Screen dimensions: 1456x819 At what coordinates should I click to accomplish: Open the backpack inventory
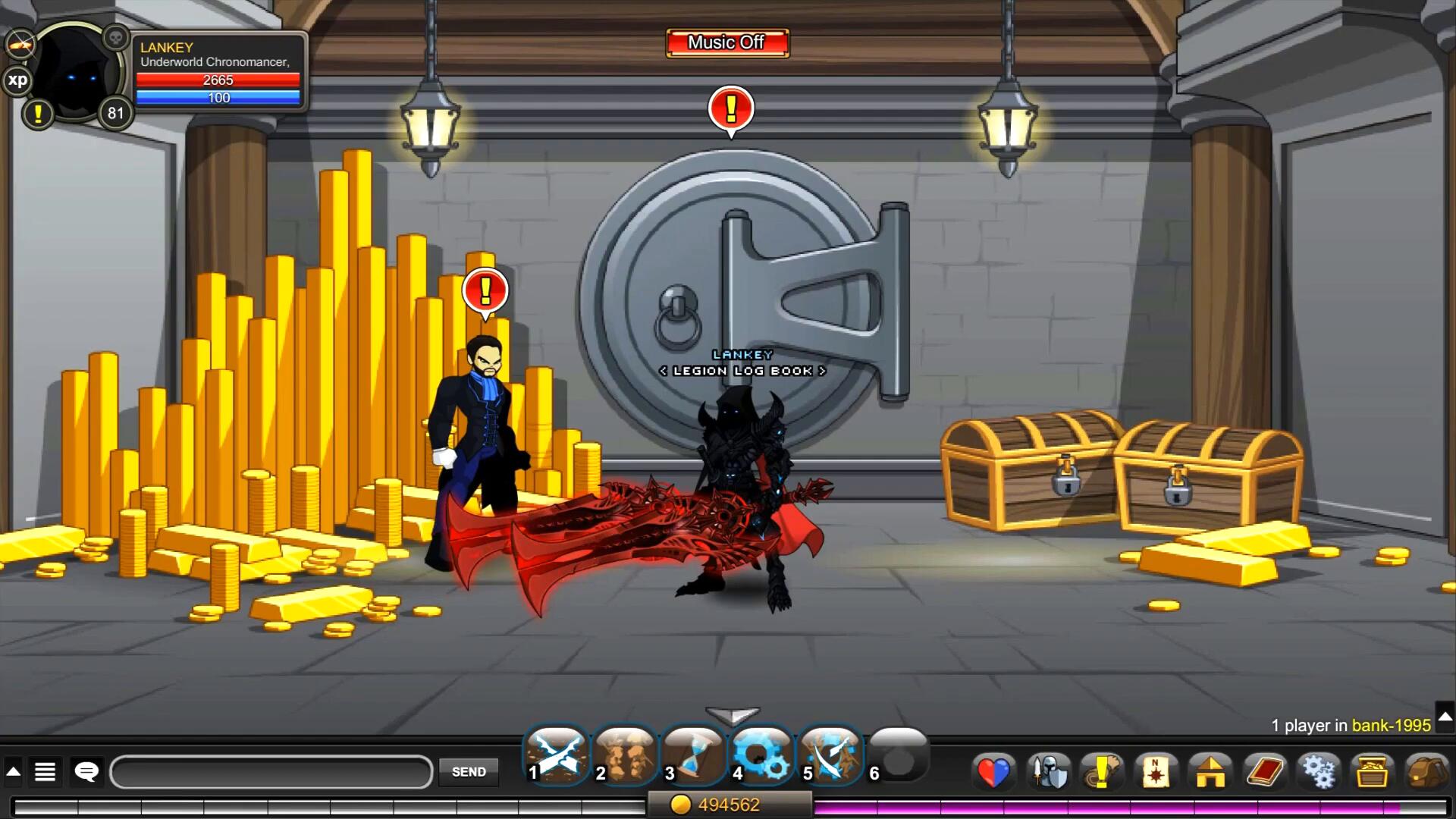coord(1427,772)
